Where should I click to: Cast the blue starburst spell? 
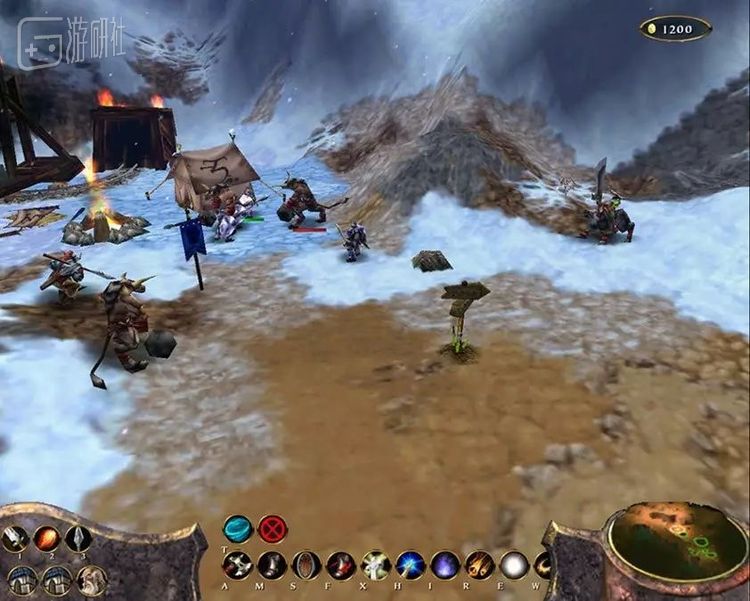tap(410, 565)
